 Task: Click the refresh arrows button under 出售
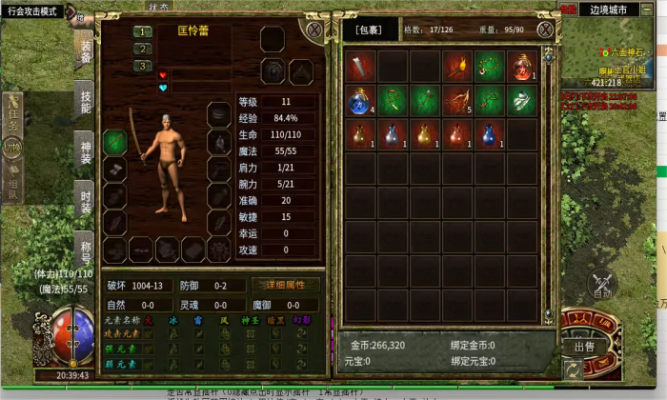point(571,368)
